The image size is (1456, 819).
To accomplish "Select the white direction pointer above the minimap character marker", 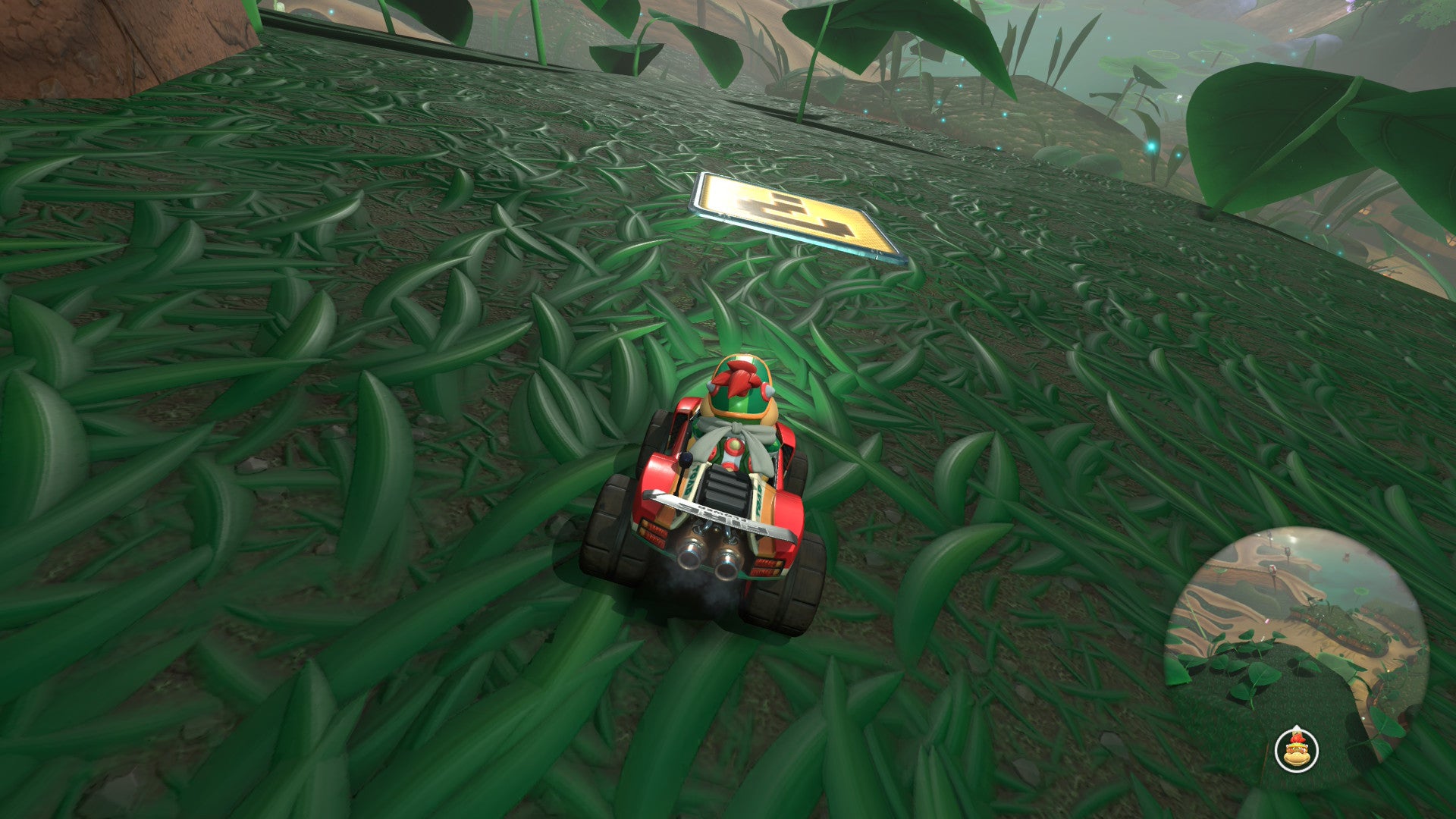I will (1297, 726).
